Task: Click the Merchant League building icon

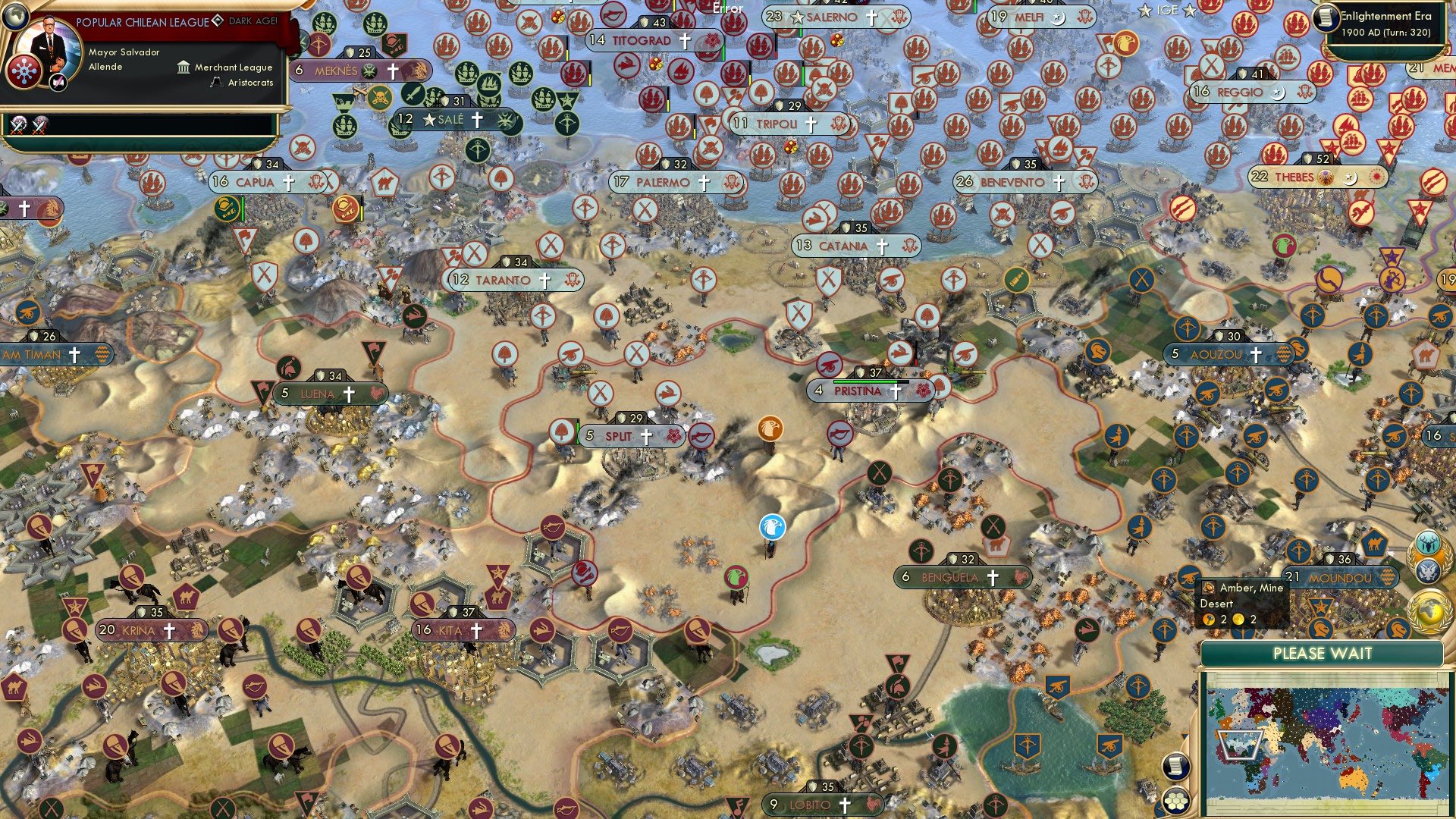Action: click(184, 68)
